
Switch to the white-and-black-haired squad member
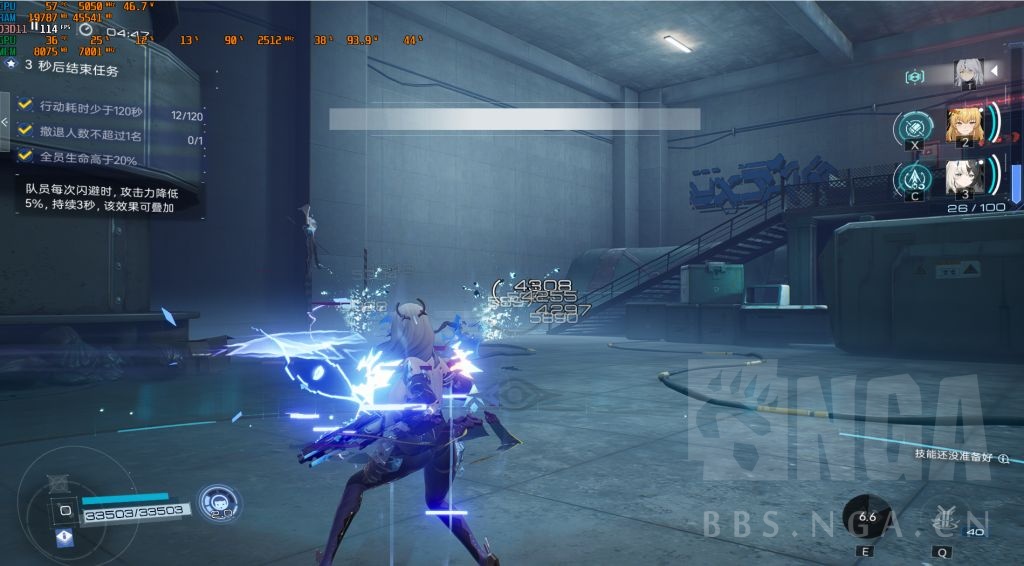coord(965,176)
